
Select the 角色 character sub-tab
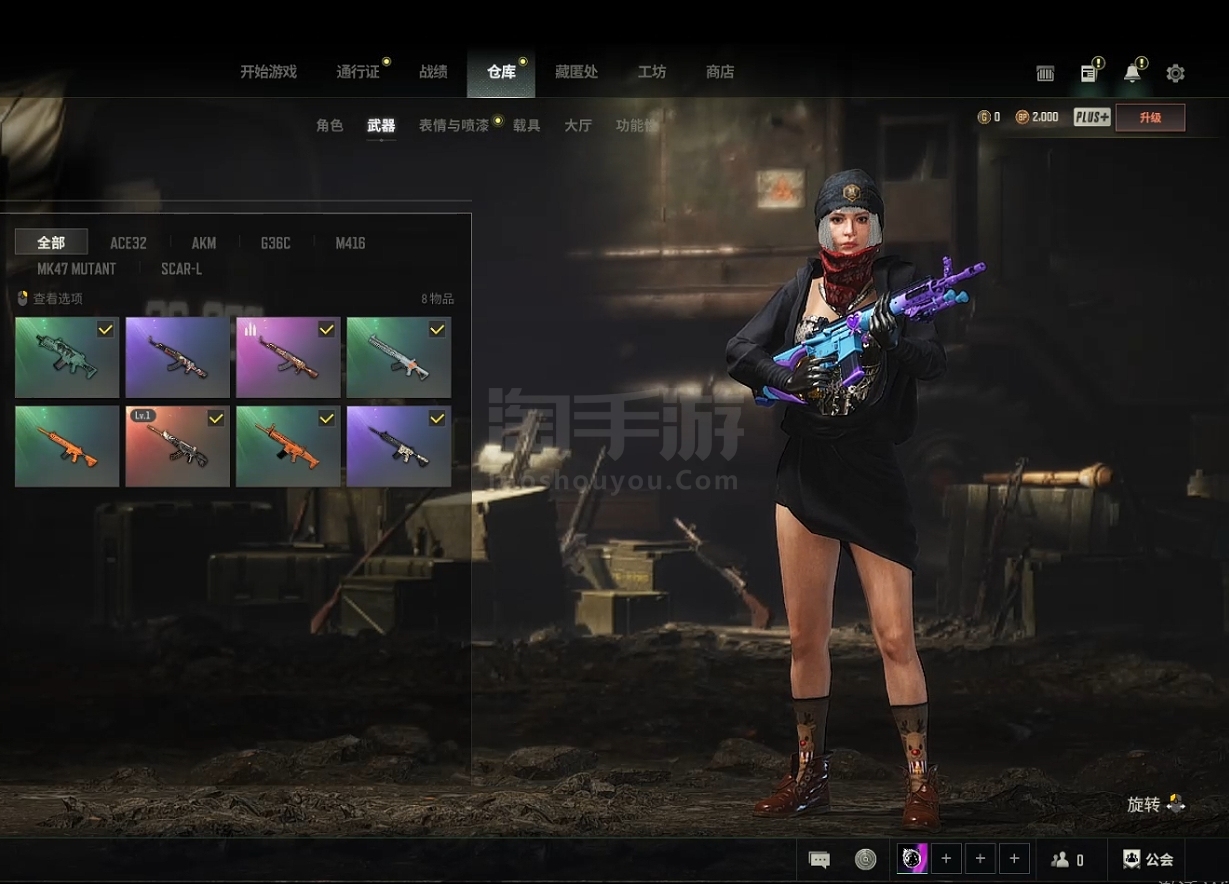(329, 126)
